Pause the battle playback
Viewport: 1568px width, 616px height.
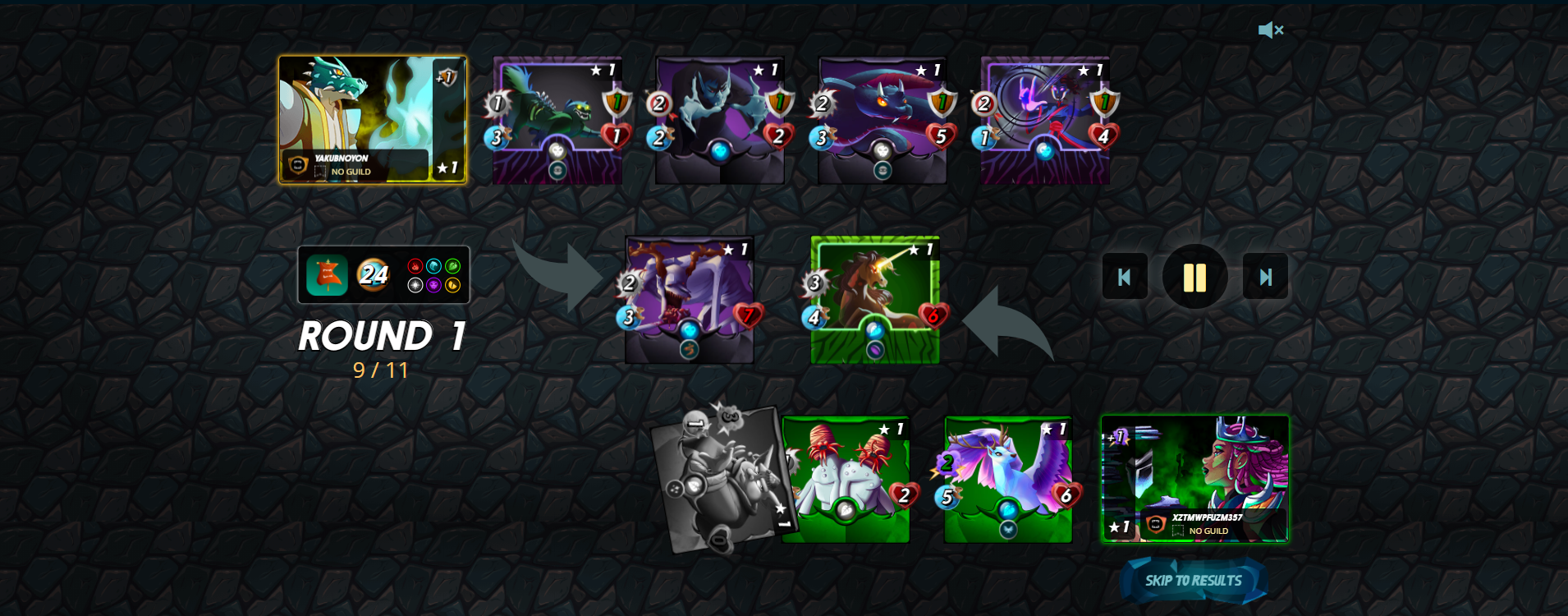pyautogui.click(x=1195, y=277)
